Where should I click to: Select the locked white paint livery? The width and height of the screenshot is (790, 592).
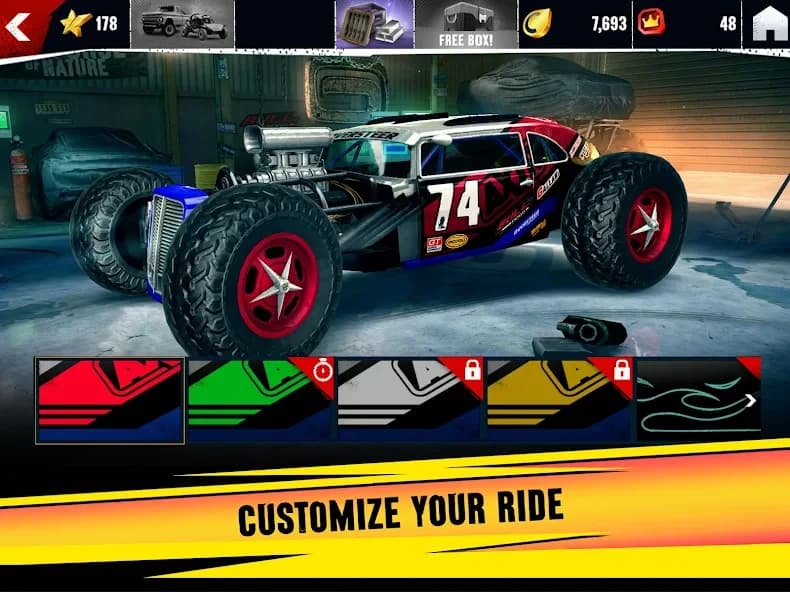pos(409,399)
